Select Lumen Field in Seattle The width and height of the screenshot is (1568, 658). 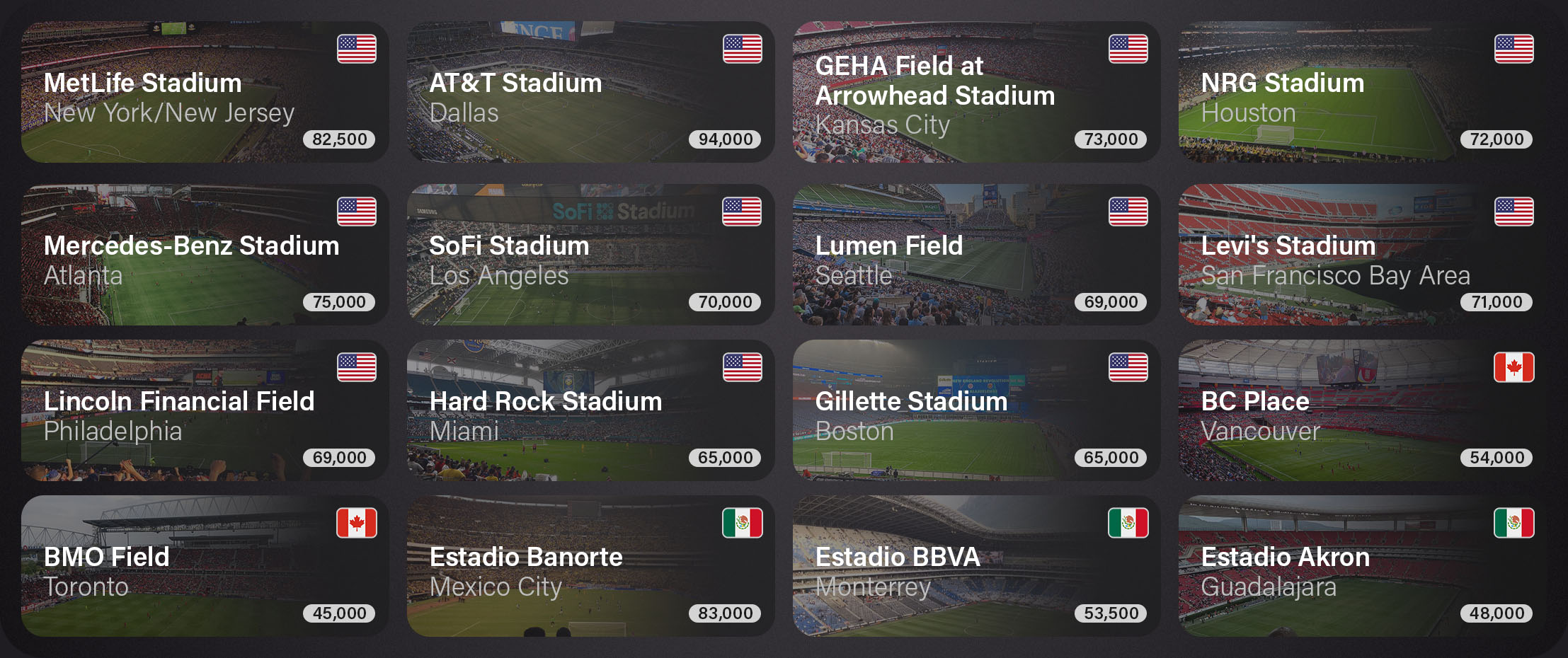(976, 255)
